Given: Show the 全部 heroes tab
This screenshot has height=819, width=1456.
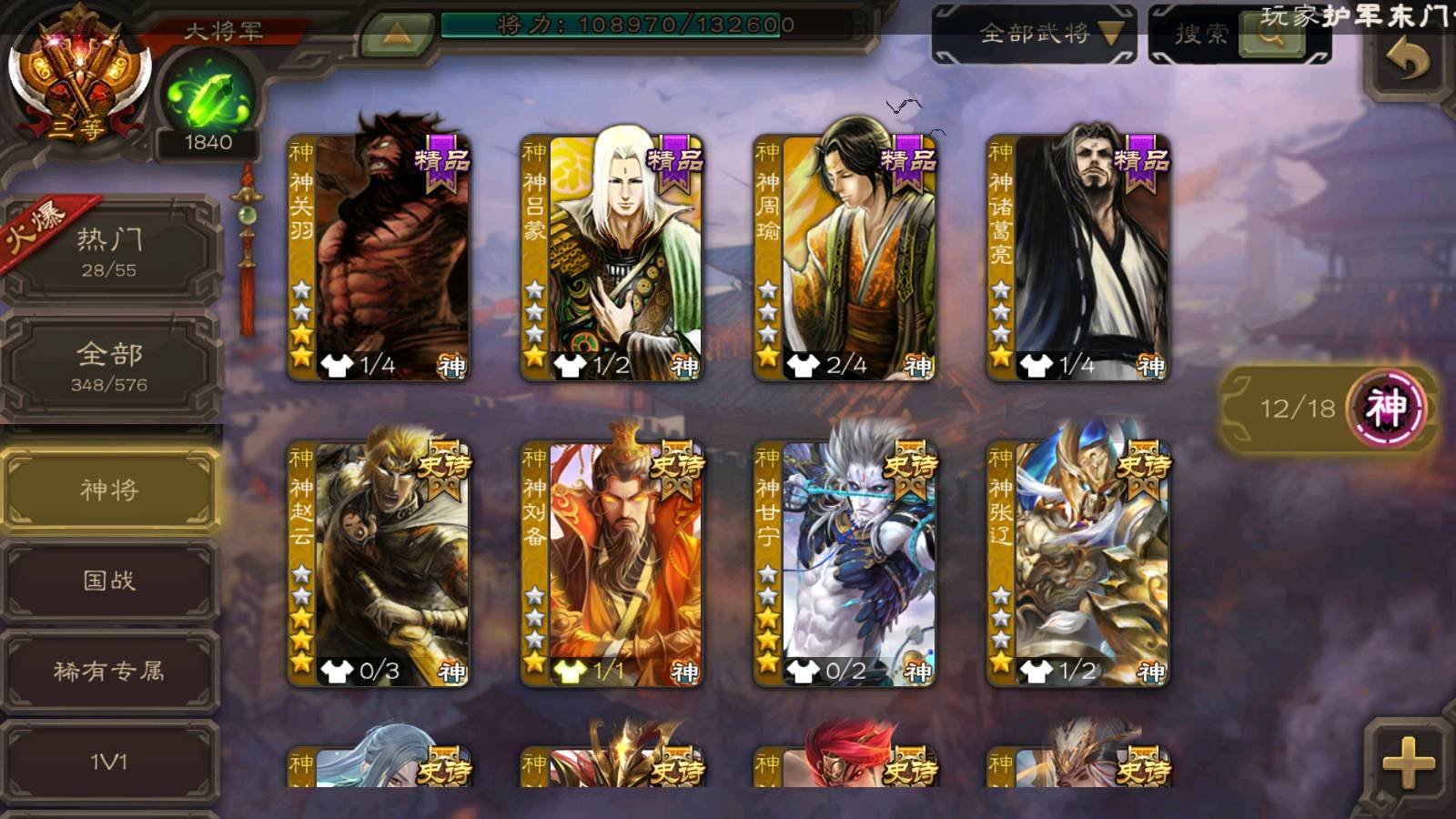Looking at the screenshot, I should 109,366.
